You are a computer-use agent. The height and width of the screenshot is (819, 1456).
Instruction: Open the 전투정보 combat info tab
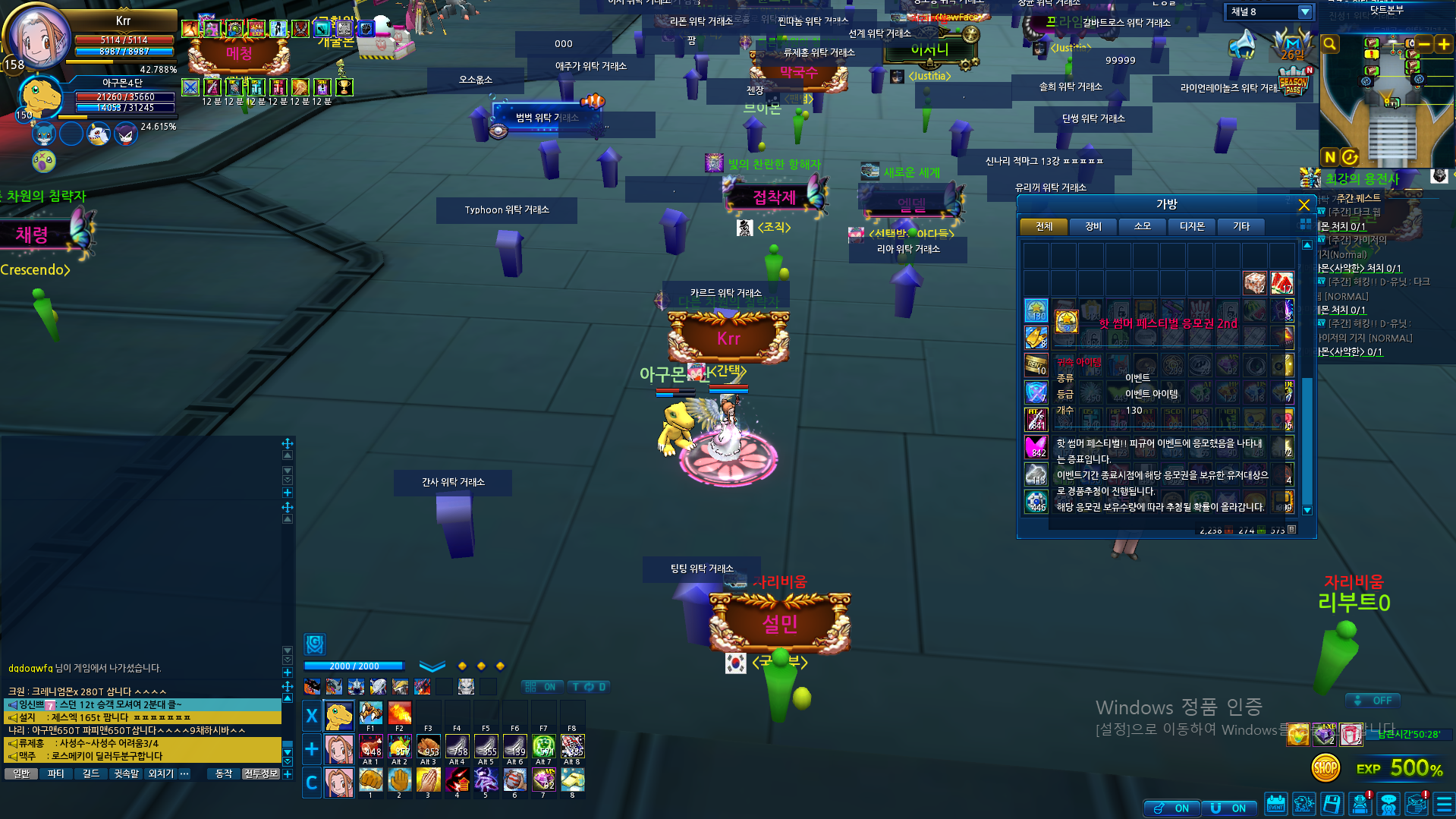(x=260, y=773)
